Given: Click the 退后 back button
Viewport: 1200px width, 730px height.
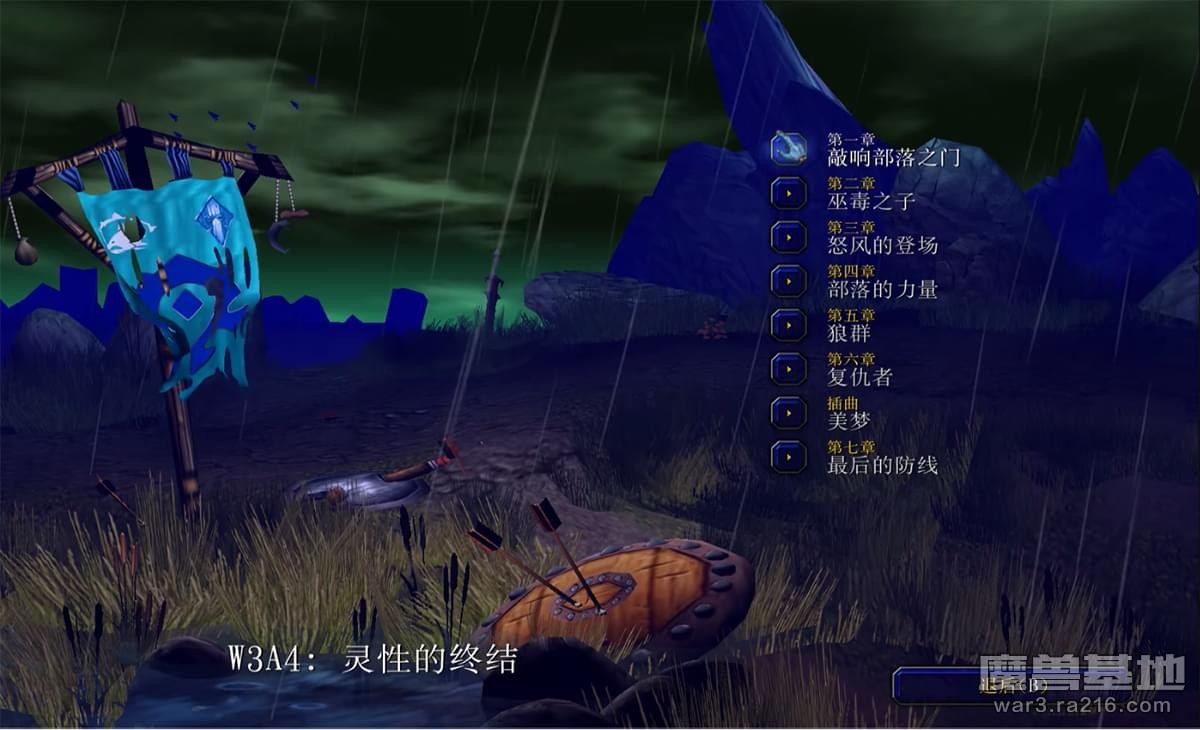Looking at the screenshot, I should 1000,685.
